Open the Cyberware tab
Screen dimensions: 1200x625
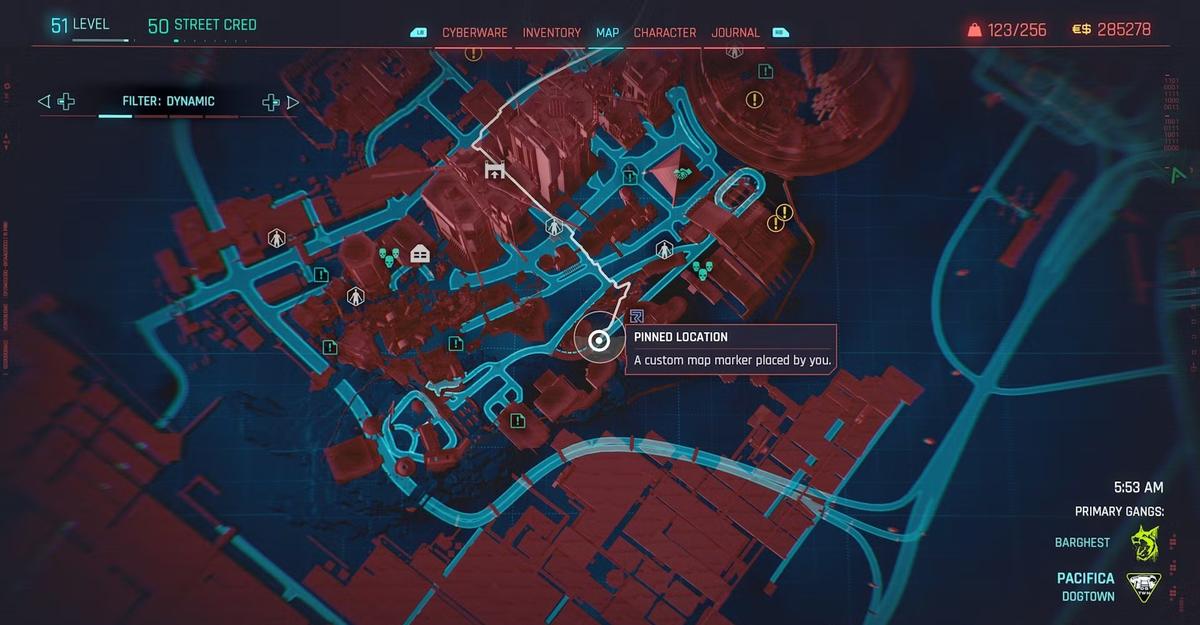tap(475, 32)
